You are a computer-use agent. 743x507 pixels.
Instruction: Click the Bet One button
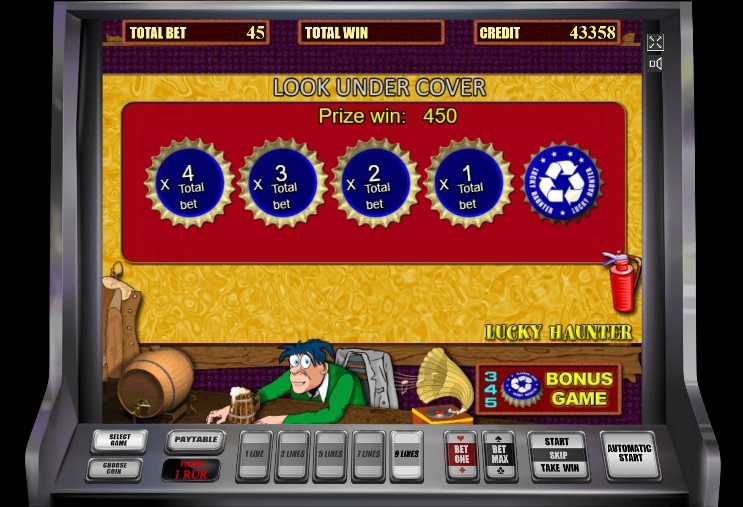pos(461,455)
